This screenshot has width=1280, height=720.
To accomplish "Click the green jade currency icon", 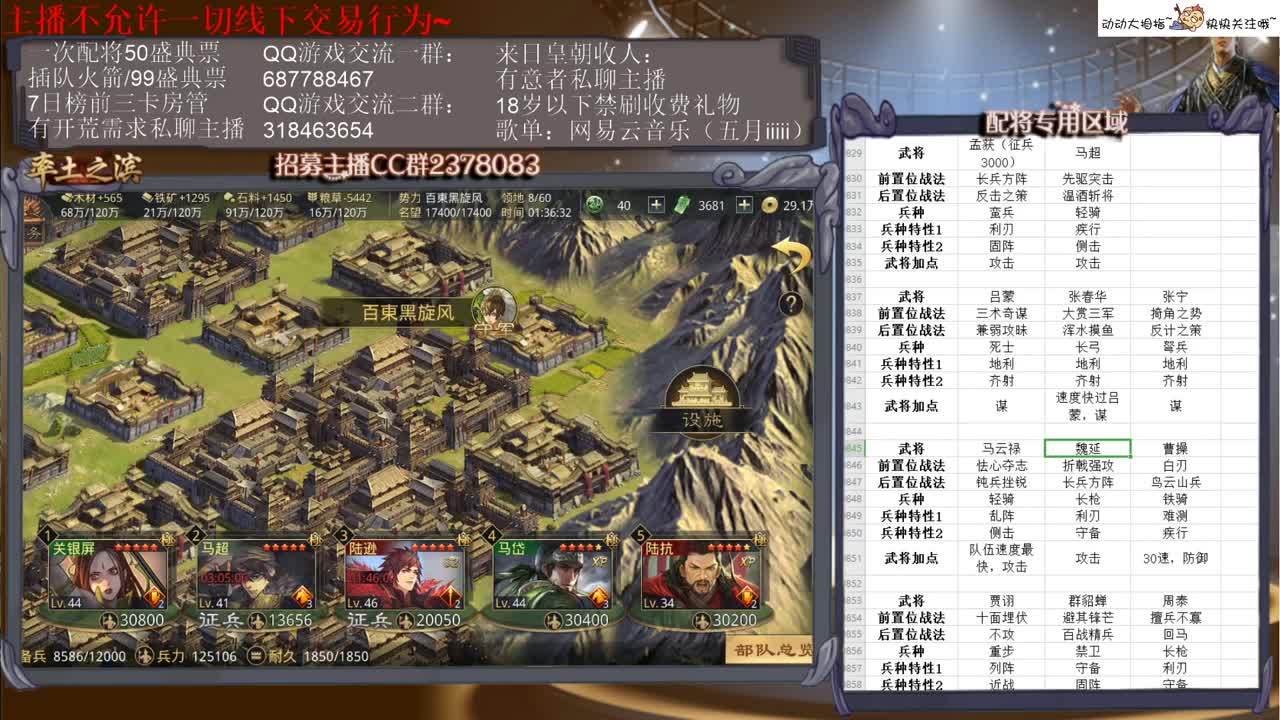I will point(594,205).
